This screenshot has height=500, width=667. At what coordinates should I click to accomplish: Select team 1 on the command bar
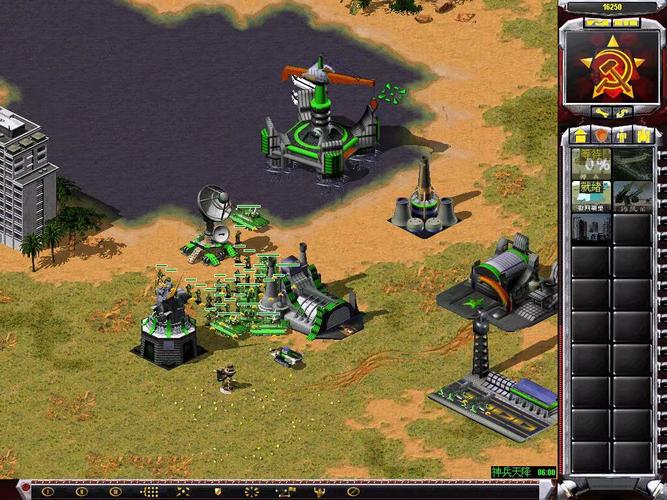pyautogui.click(x=47, y=492)
